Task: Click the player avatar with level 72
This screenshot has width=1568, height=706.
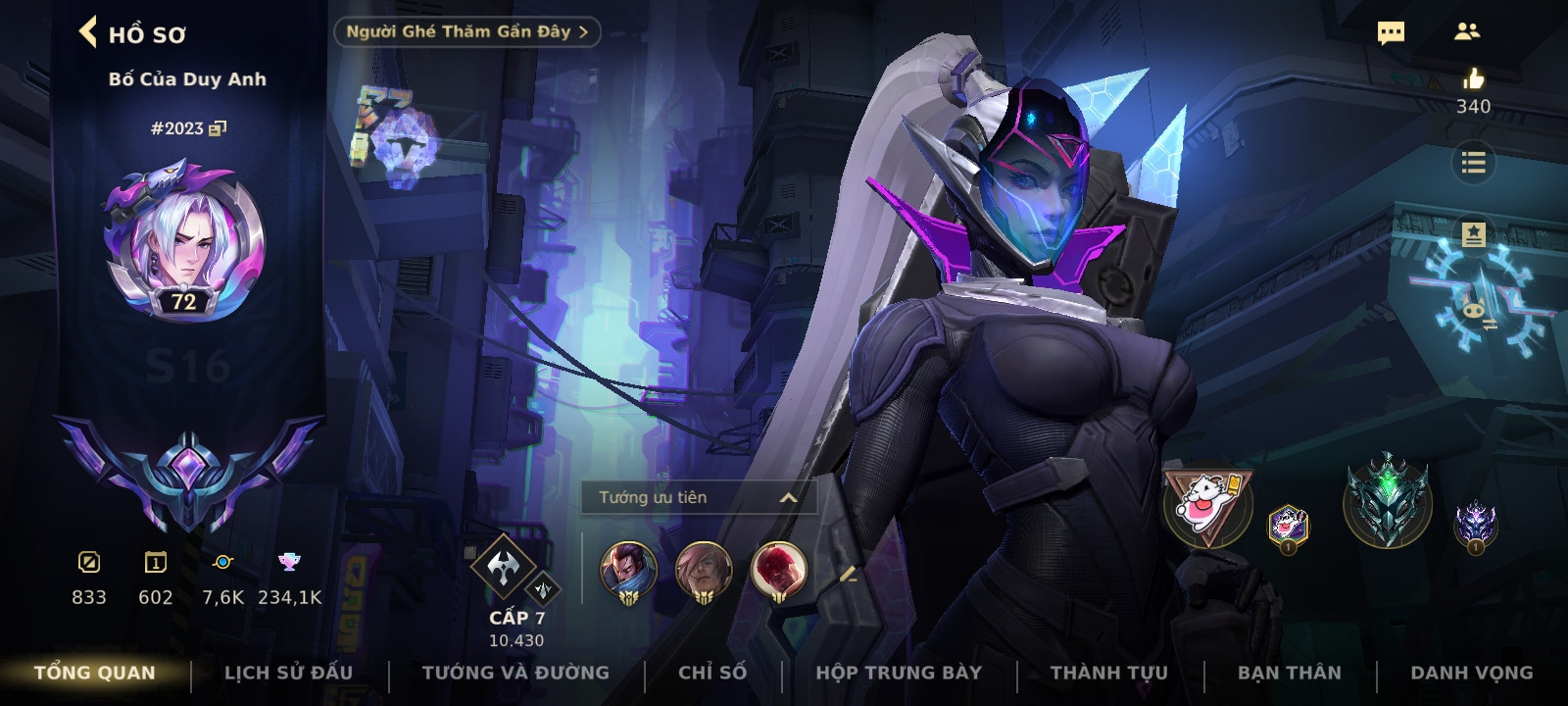Action: point(184,240)
